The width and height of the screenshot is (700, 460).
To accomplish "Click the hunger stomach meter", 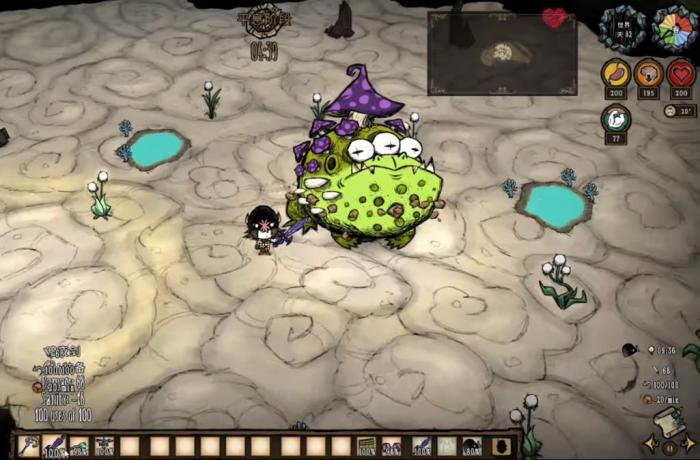I will [615, 74].
